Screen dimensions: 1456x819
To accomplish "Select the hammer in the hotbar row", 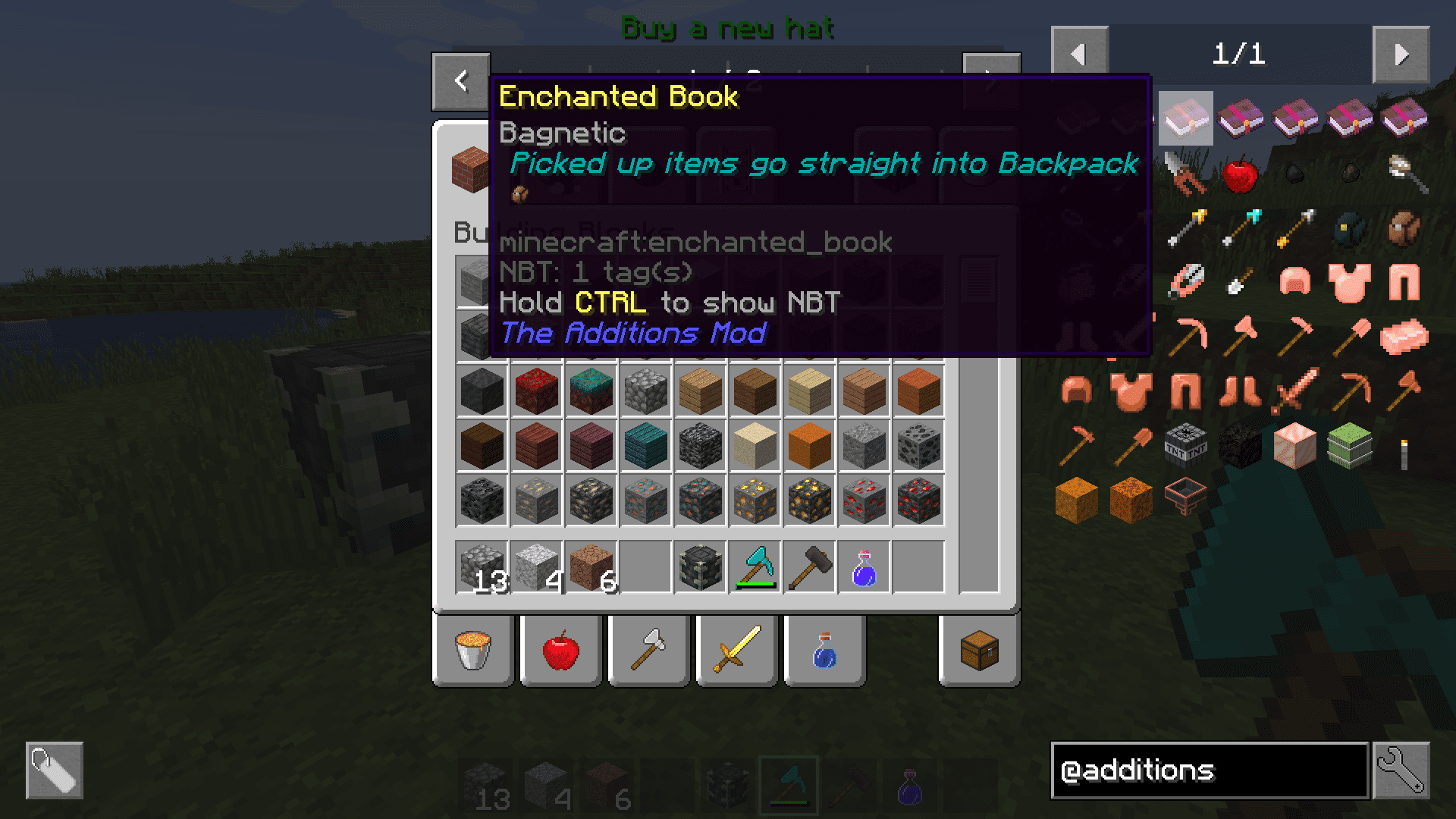I will point(809,567).
